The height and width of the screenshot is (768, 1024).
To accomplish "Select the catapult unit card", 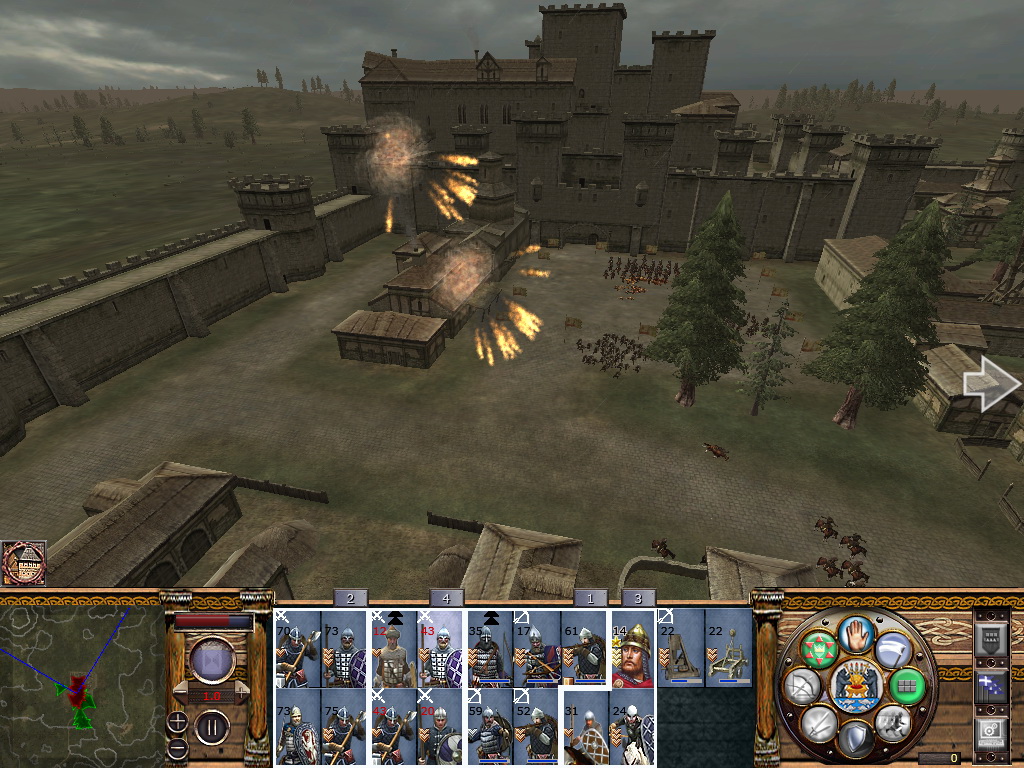I will [x=729, y=648].
